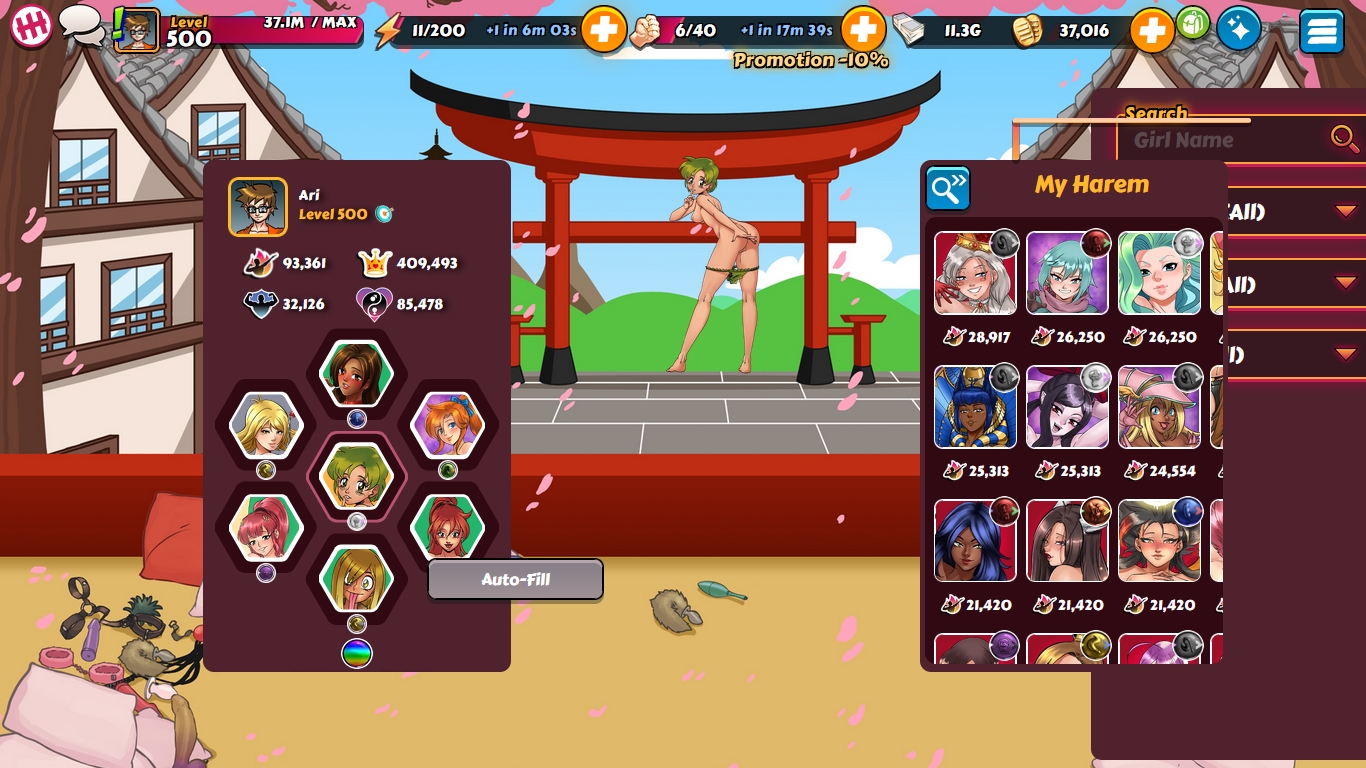Viewport: 1366px width, 768px height.
Task: Choose the orange-haired girl team slot
Action: pos(447,424)
